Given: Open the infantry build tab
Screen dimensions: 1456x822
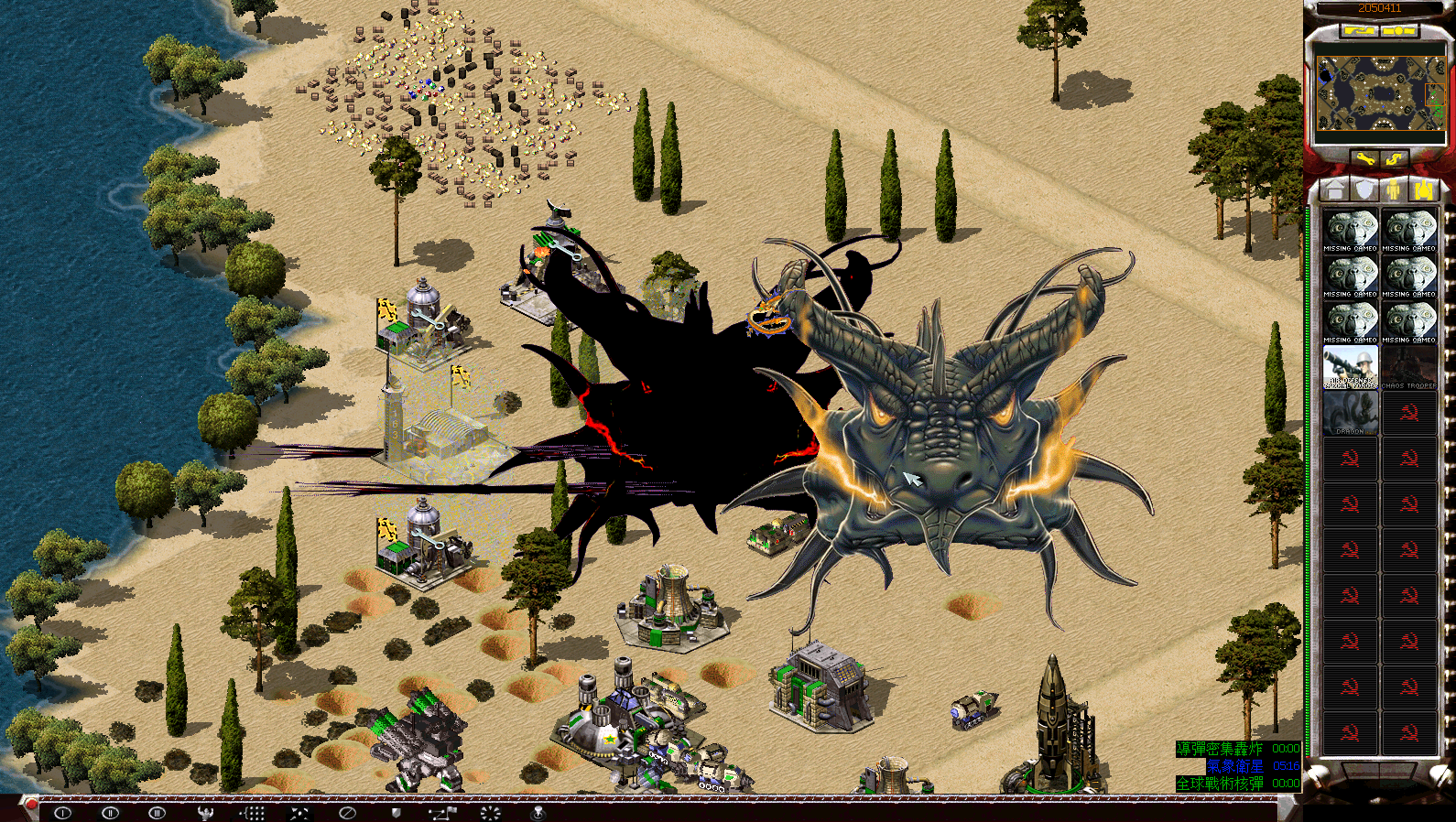Looking at the screenshot, I should coord(1394,189).
